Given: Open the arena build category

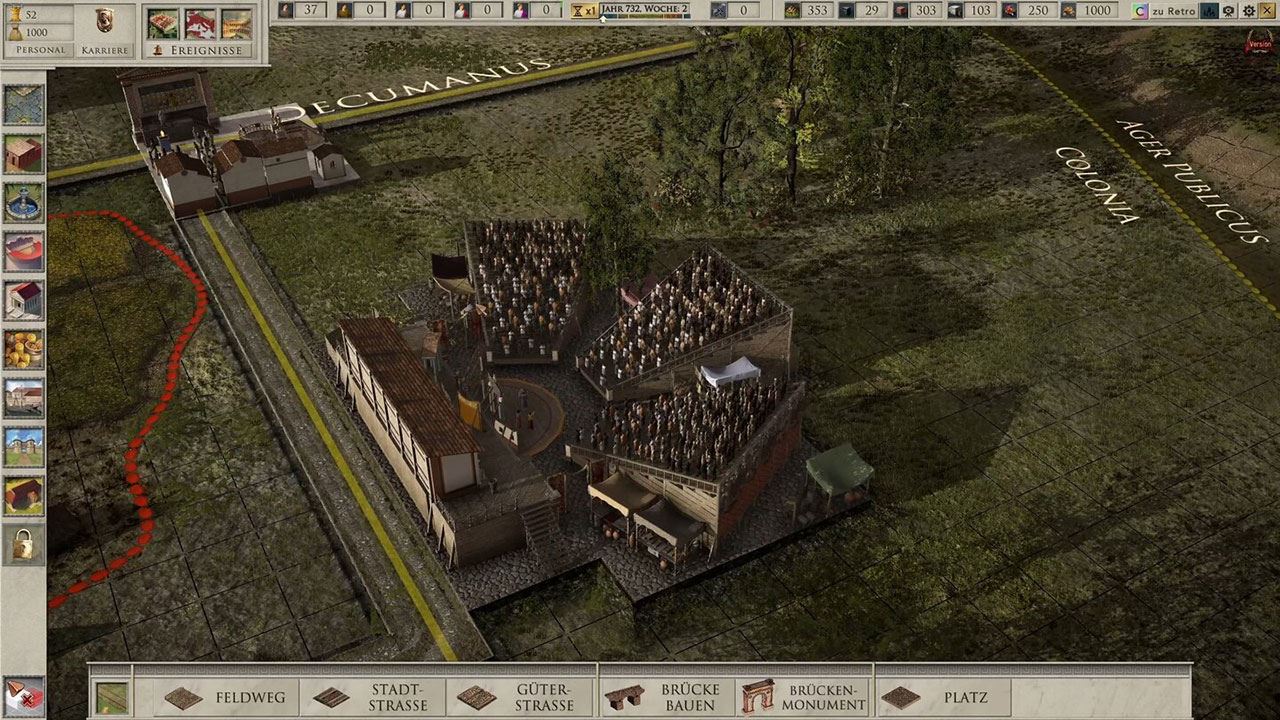Looking at the screenshot, I should click(x=23, y=251).
